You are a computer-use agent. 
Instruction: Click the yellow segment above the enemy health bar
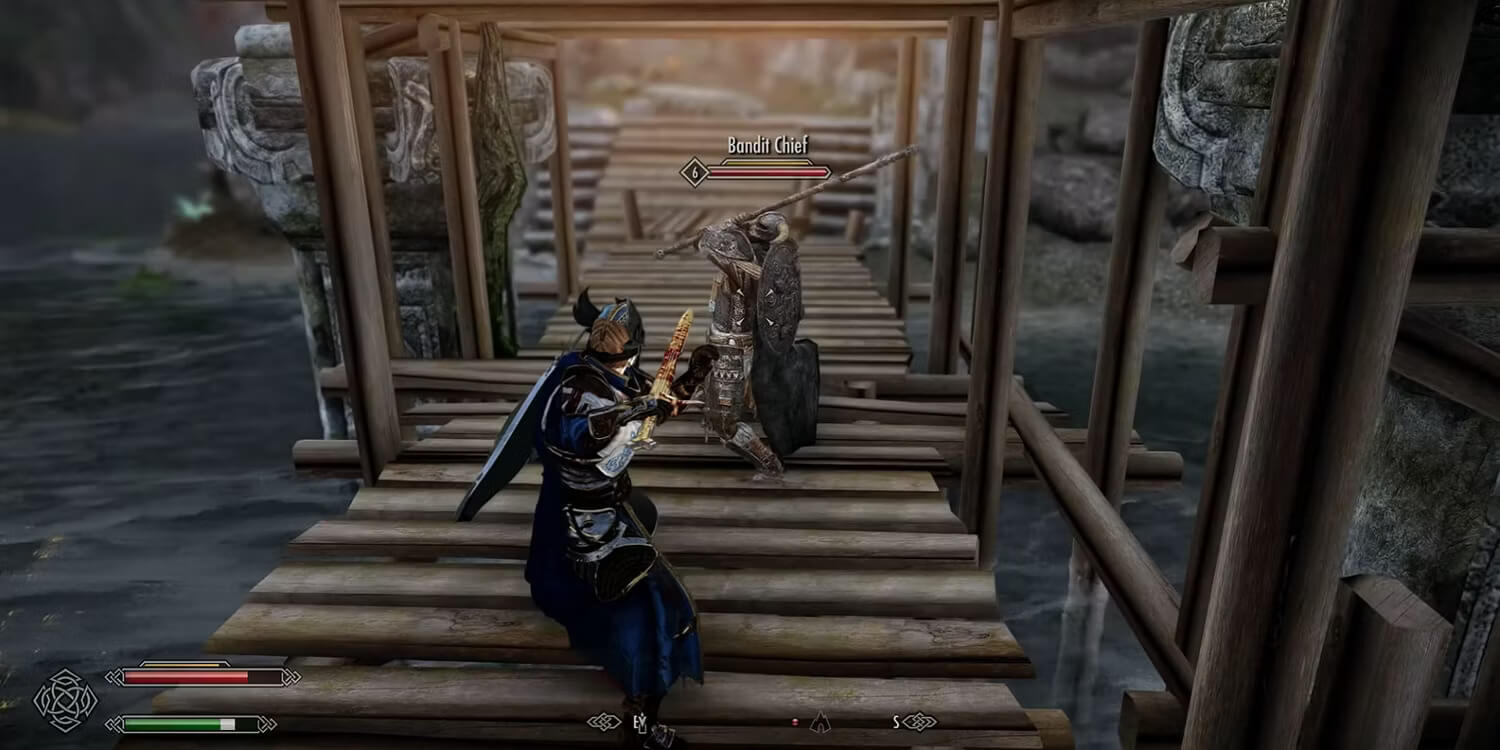(x=766, y=162)
